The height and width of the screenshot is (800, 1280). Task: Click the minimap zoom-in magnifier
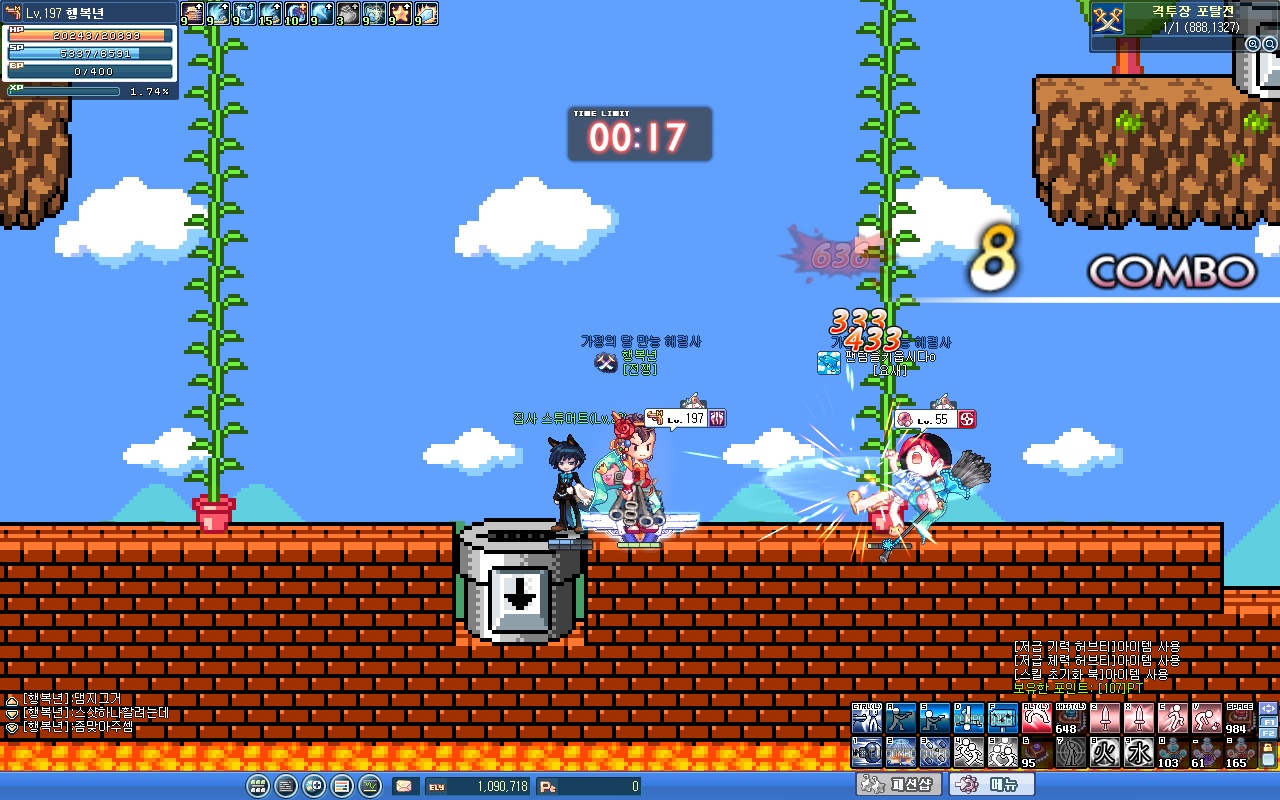click(x=1252, y=44)
